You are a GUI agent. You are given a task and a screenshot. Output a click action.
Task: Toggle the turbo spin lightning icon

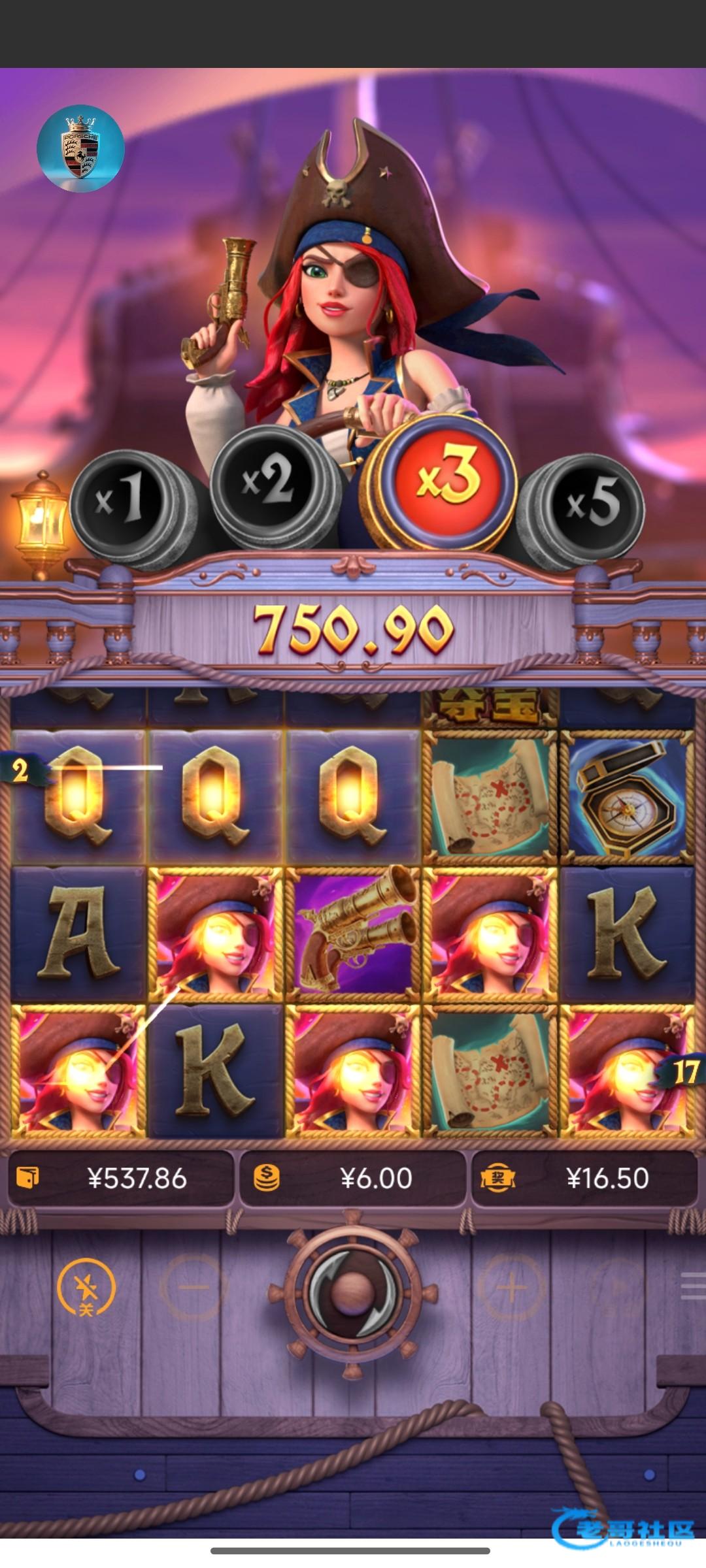(86, 1289)
